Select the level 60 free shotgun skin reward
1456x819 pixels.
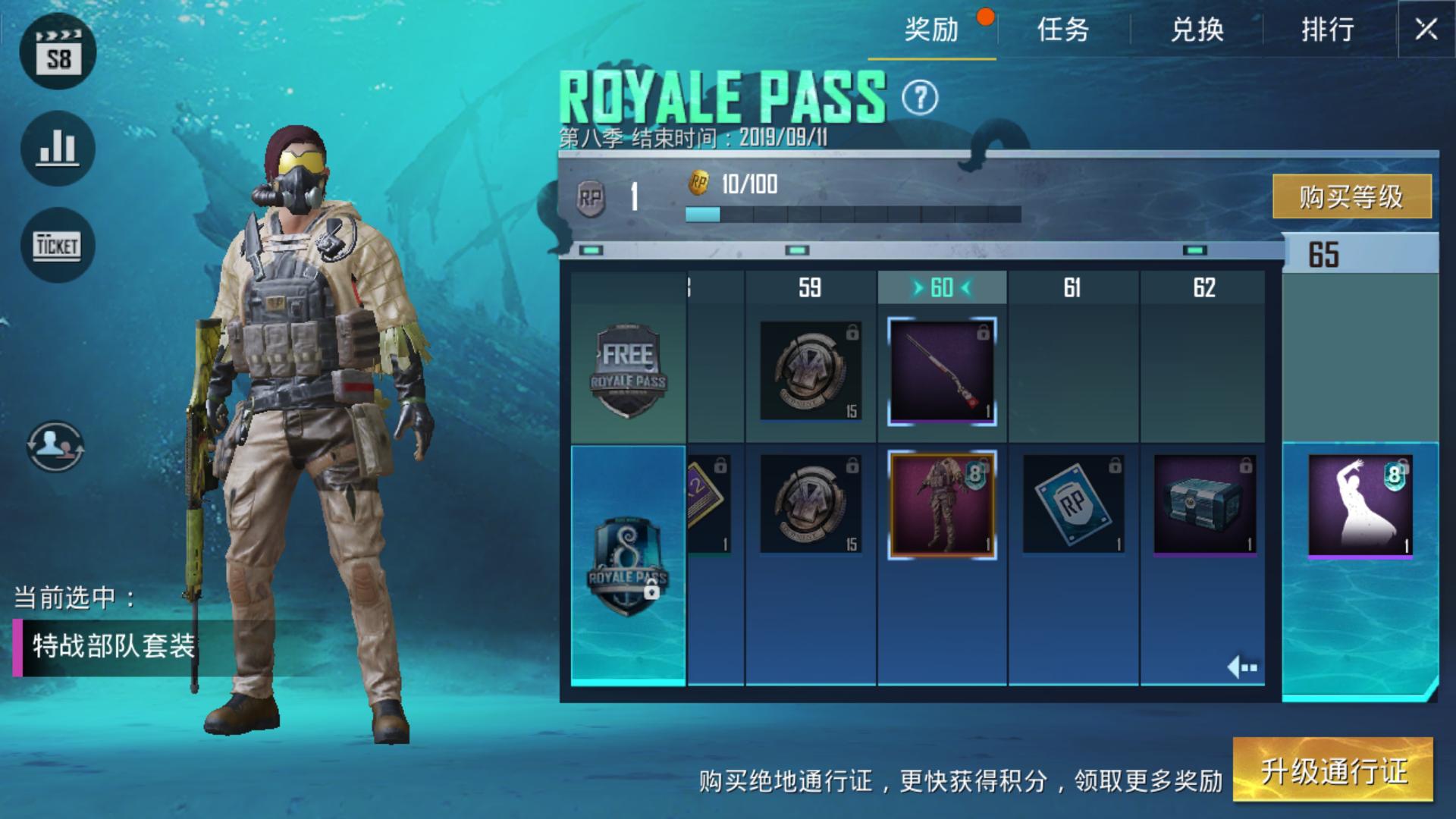(942, 372)
